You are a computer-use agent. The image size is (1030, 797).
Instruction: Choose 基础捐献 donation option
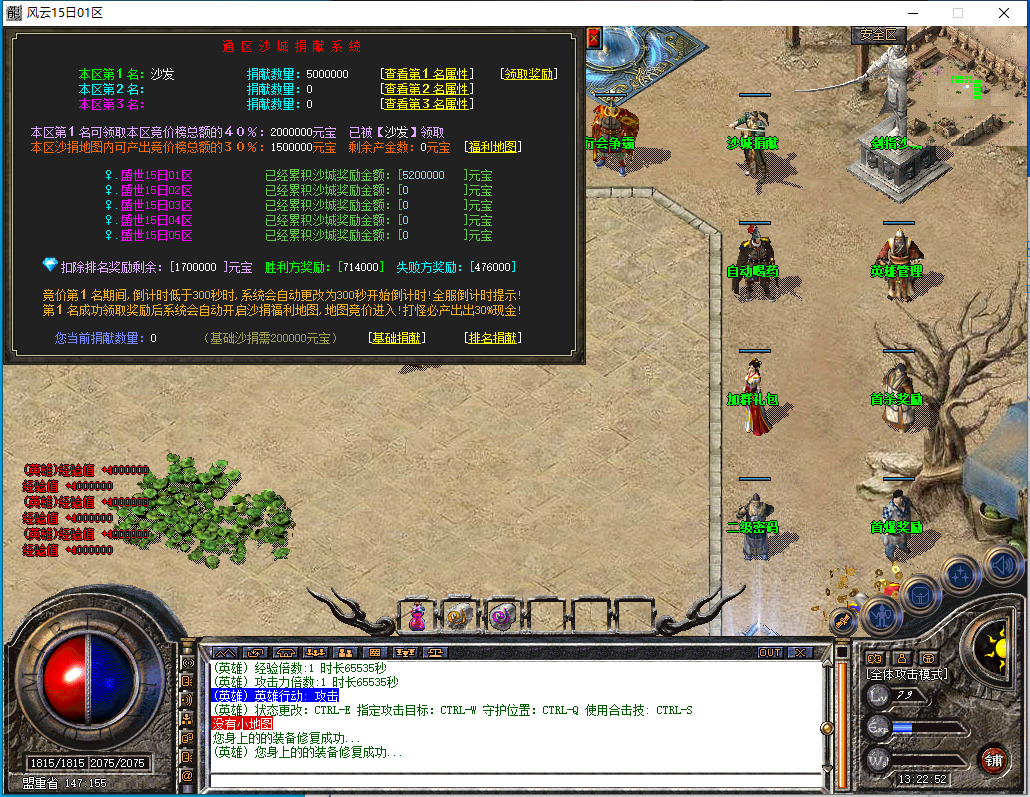pyautogui.click(x=397, y=338)
